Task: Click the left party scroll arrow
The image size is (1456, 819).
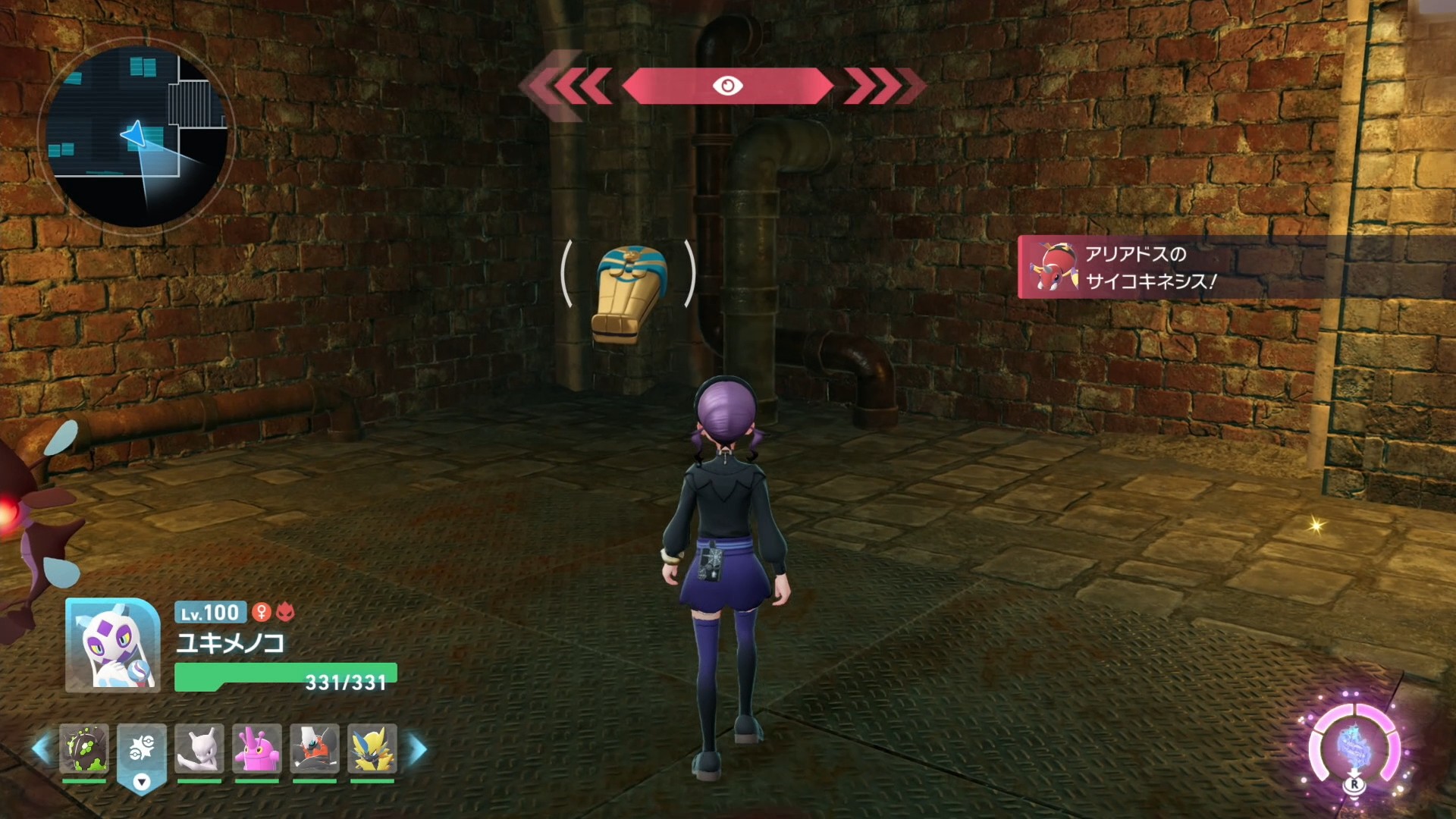Action: coord(42,749)
